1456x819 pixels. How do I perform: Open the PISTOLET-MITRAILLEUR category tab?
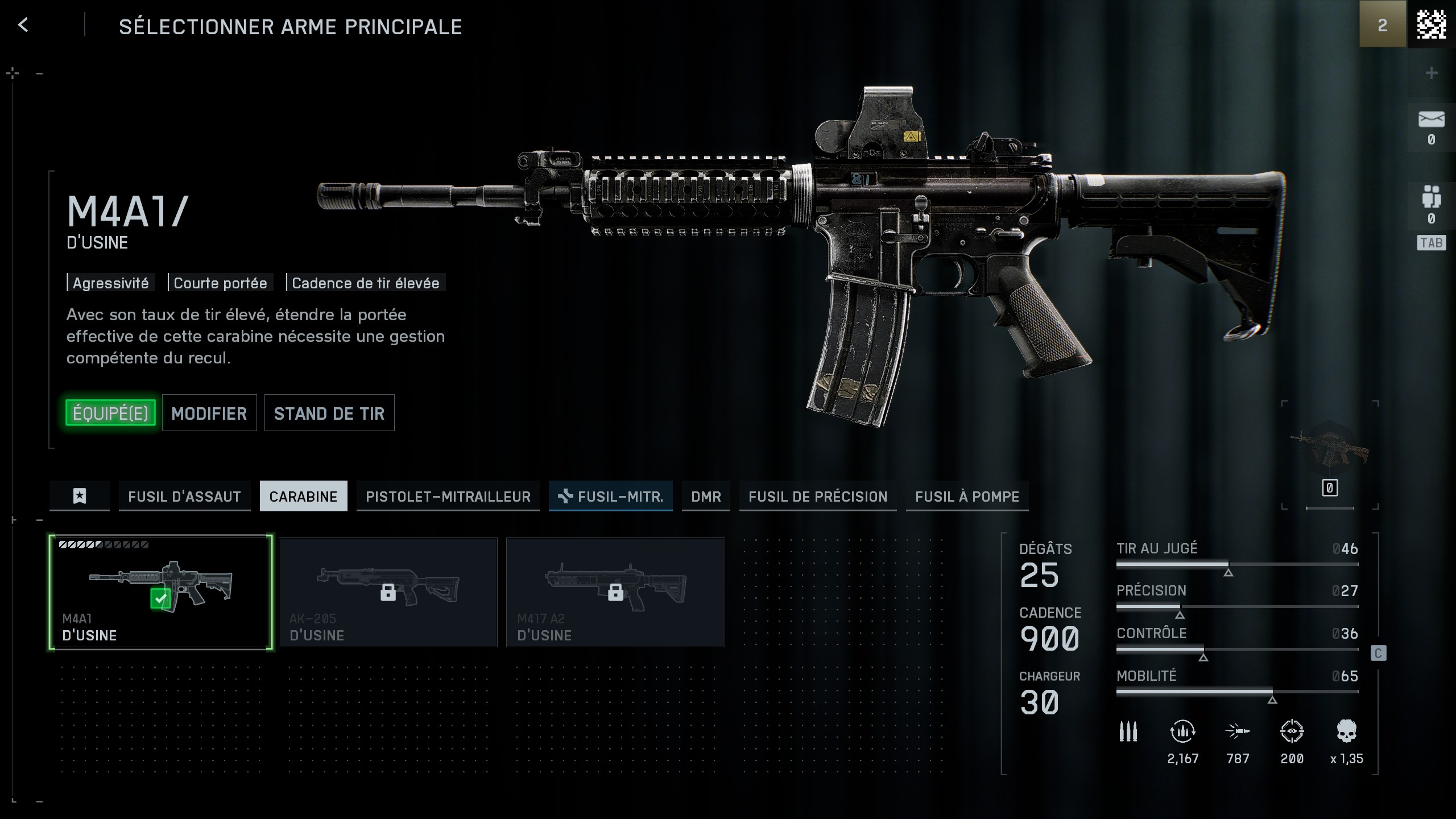coord(448,496)
